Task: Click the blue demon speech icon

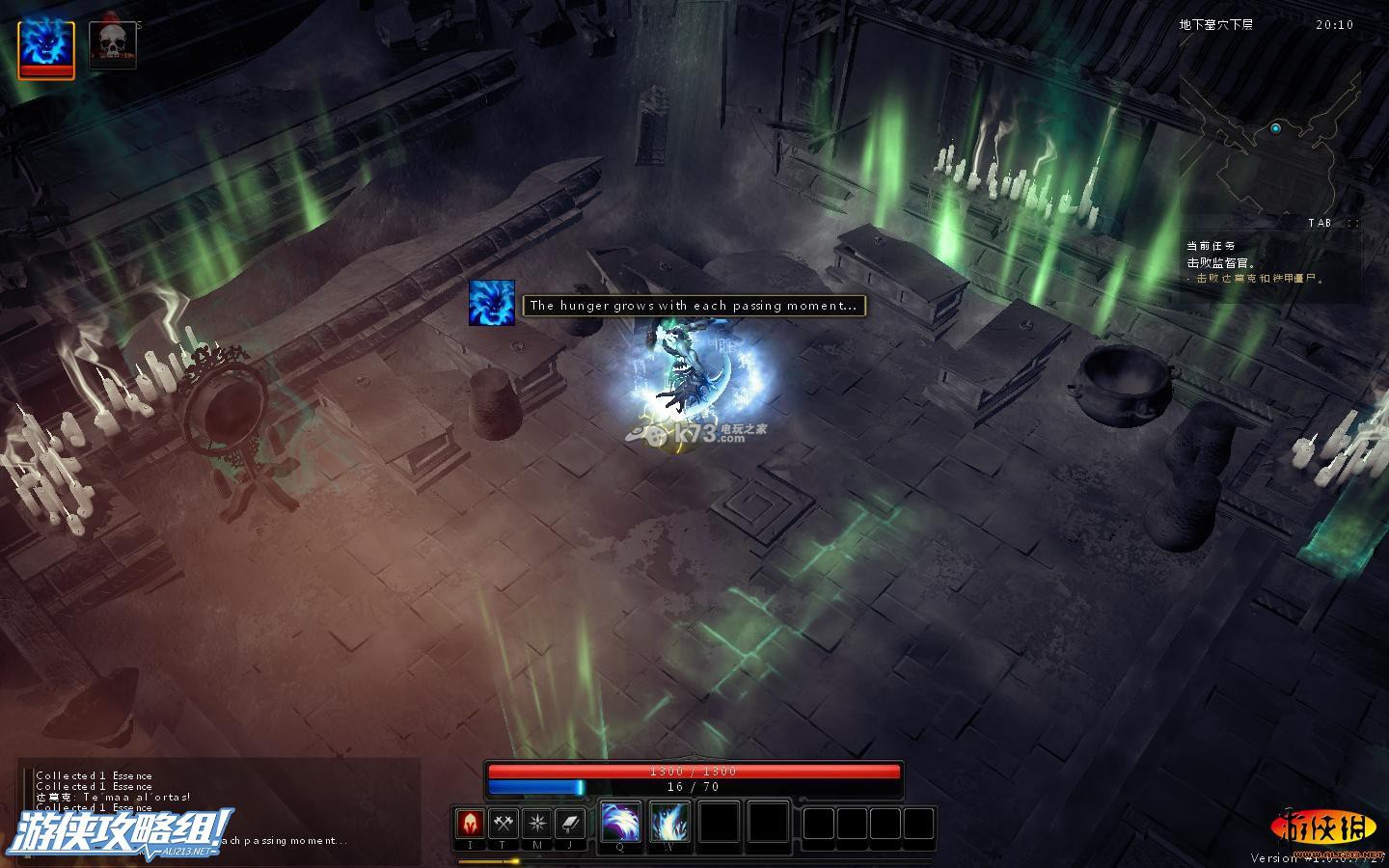Action: pos(492,304)
